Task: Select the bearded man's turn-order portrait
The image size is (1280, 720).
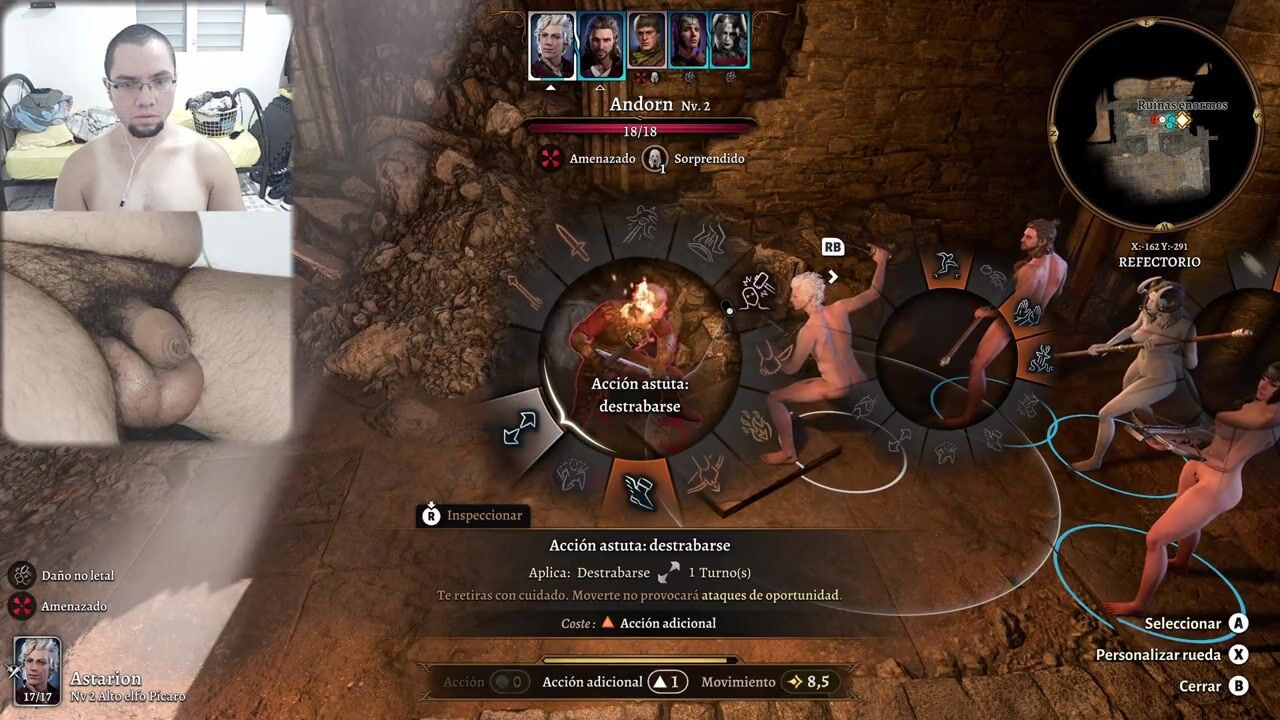Action: (x=601, y=45)
